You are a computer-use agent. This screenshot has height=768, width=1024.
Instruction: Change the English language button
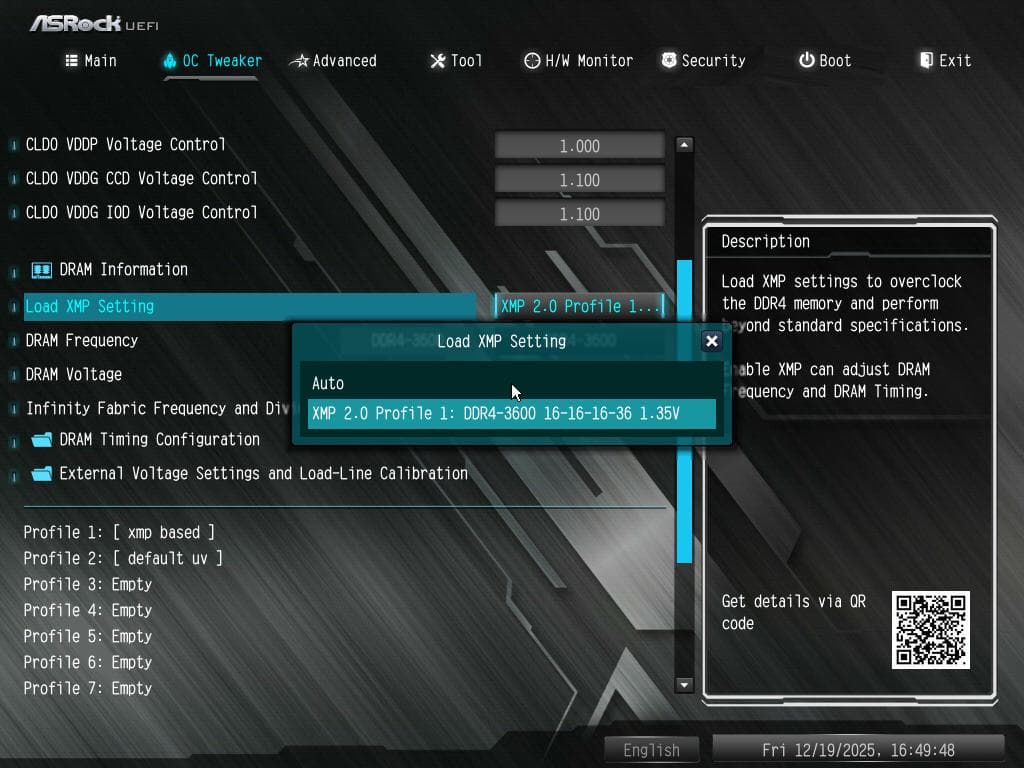(651, 750)
